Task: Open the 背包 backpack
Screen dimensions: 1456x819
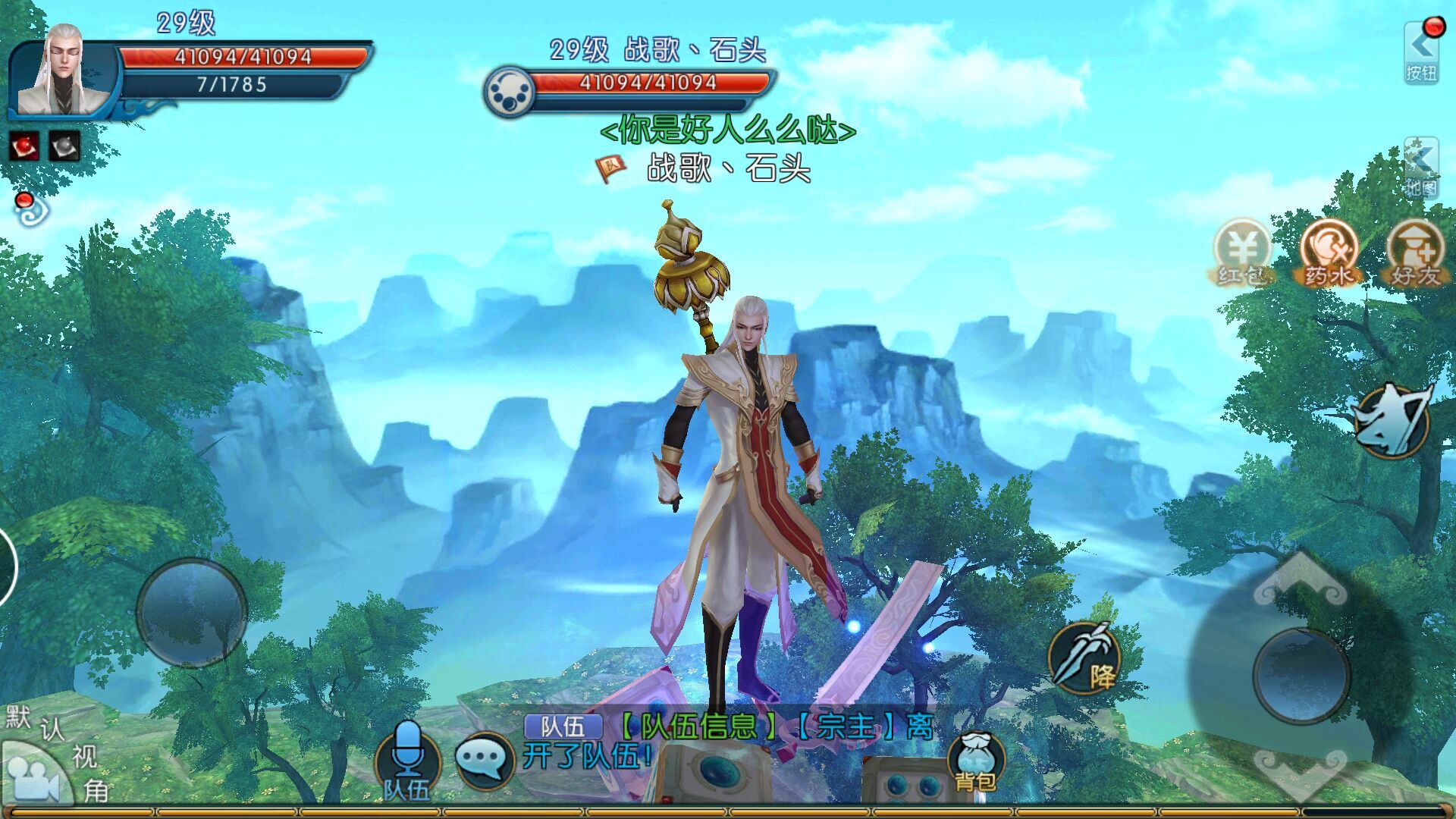Action: [975, 762]
